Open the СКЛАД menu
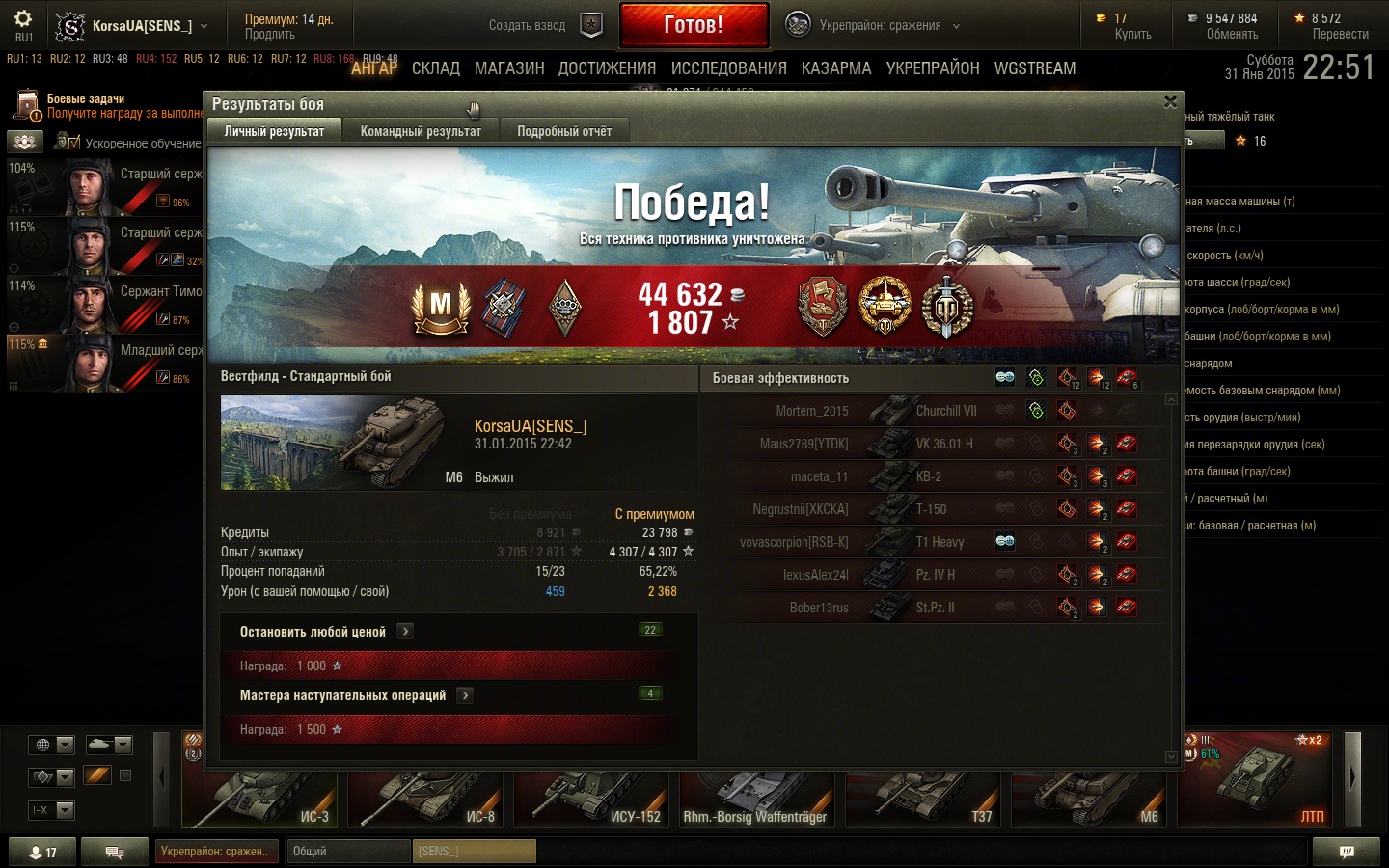The height and width of the screenshot is (868, 1389). pos(435,68)
